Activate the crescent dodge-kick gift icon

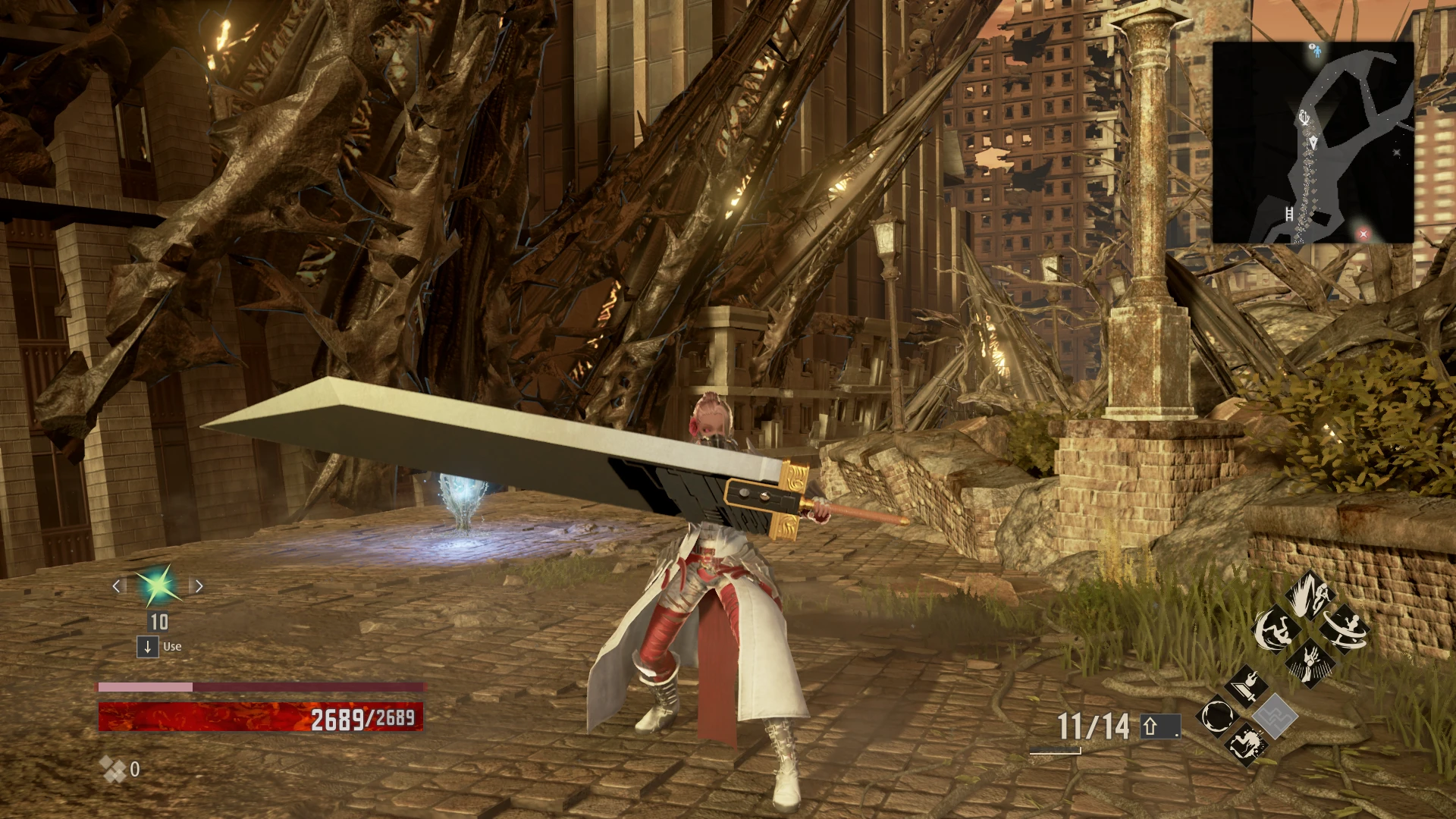click(1276, 629)
